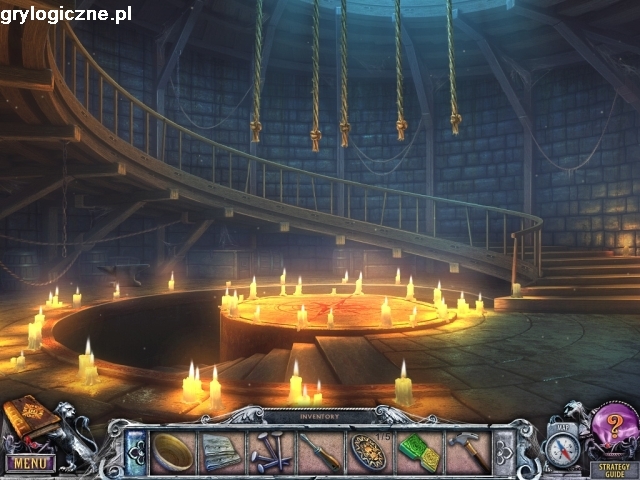Viewport: 640px width, 480px height.
Task: Choose the screwdriver from inventory
Action: pos(320,452)
